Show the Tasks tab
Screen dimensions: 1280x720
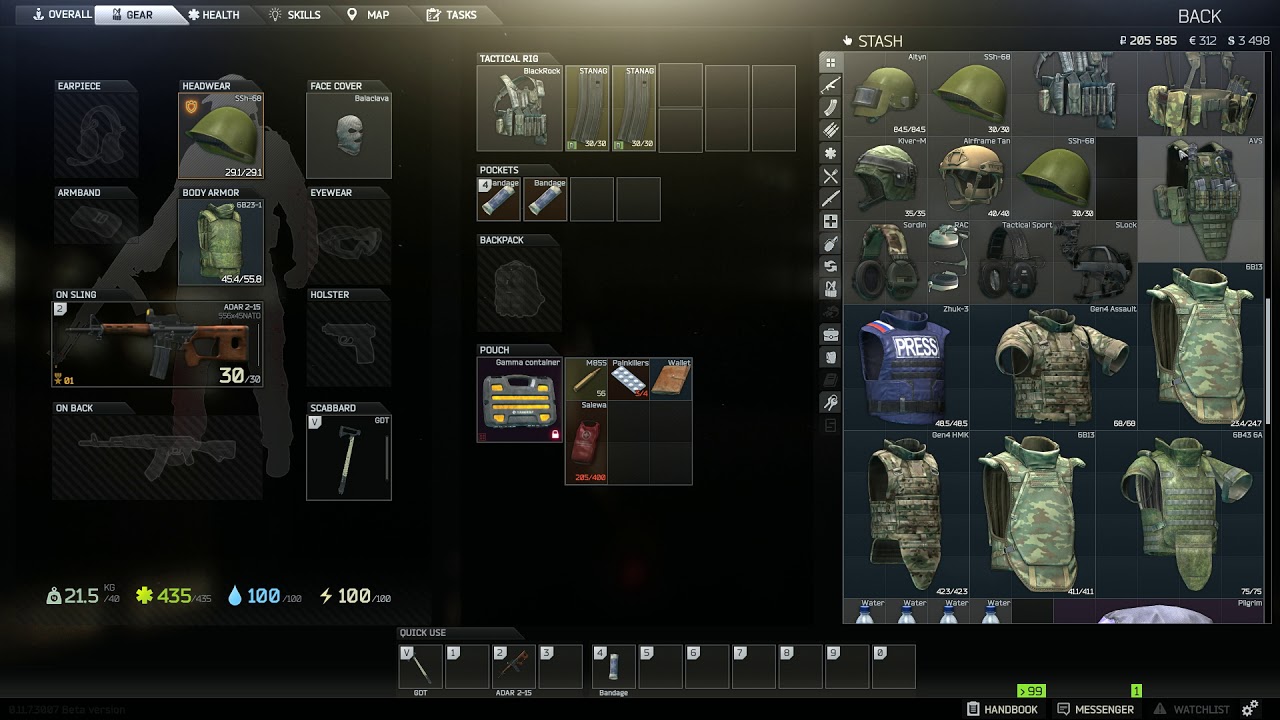tap(451, 15)
